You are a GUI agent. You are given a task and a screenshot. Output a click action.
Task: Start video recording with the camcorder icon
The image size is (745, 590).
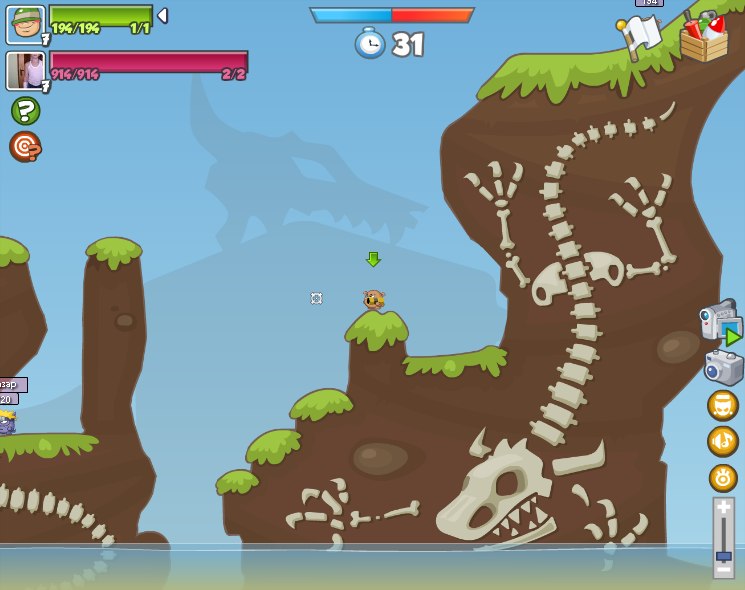tap(720, 321)
